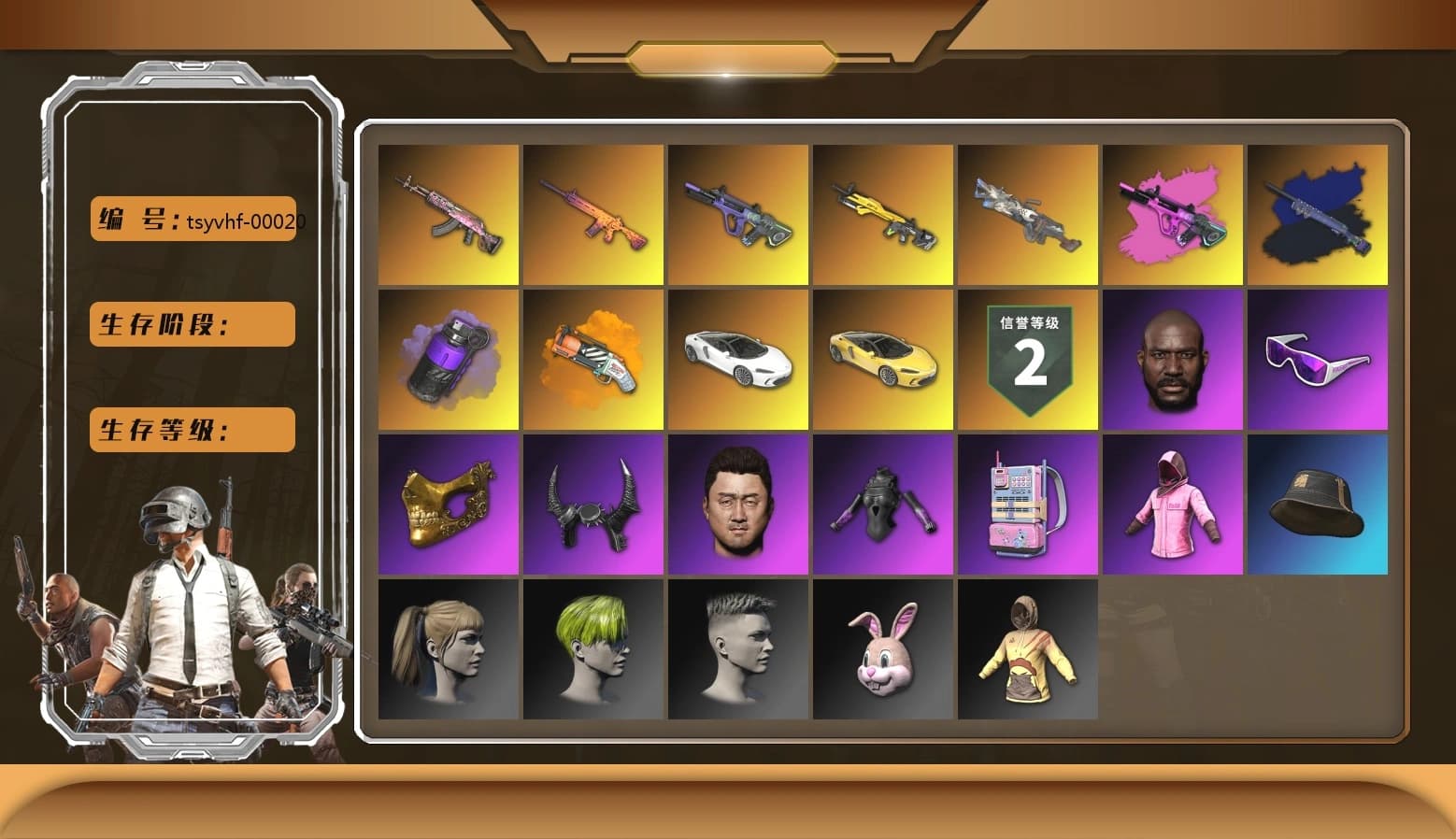Select the reputation level 2 badge
1456x839 pixels.
tap(1028, 359)
